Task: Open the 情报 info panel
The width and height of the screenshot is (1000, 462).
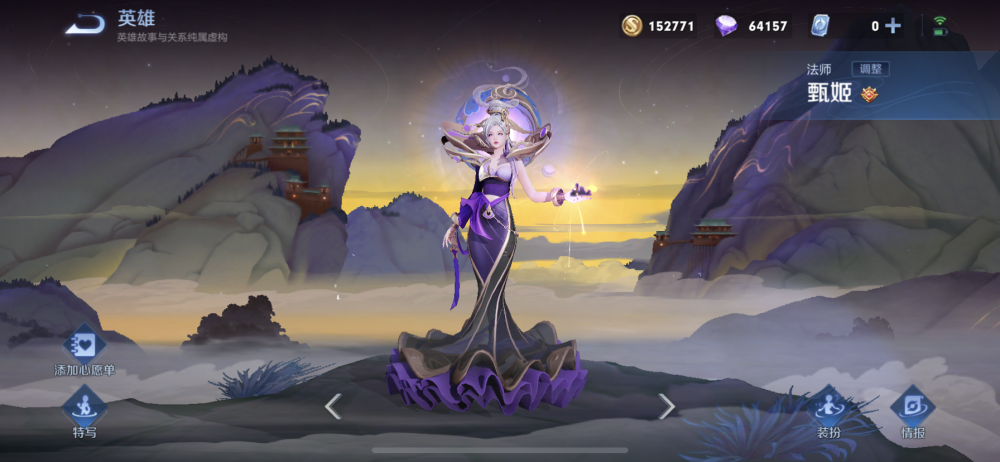Action: [912, 408]
